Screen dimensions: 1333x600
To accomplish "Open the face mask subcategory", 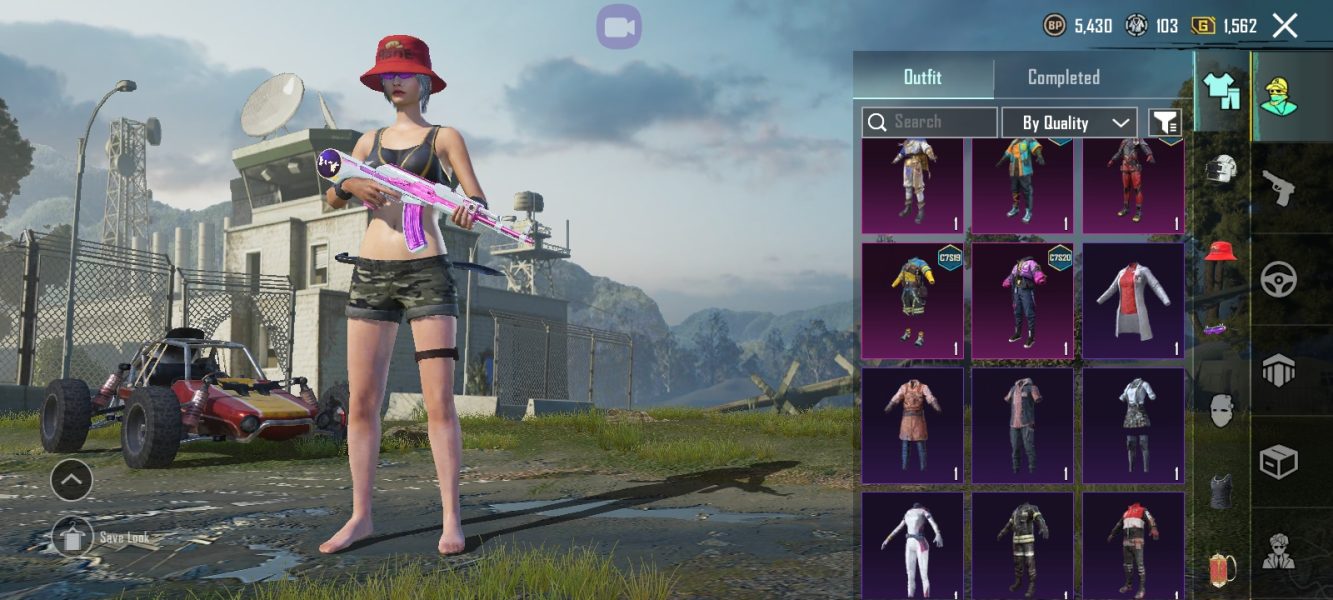I will (x=1221, y=410).
